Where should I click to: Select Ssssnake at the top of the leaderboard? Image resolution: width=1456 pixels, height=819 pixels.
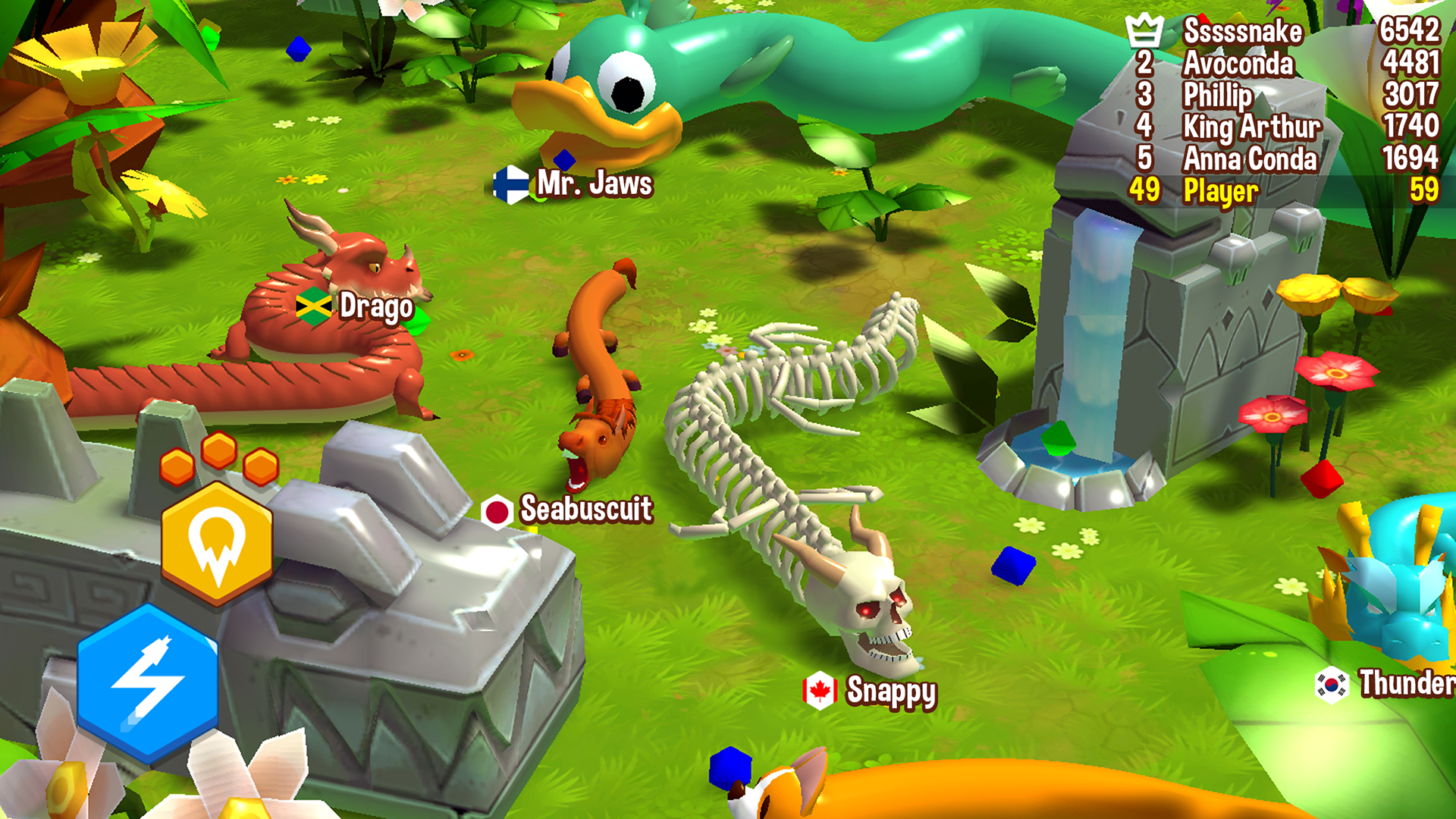pos(1244,32)
